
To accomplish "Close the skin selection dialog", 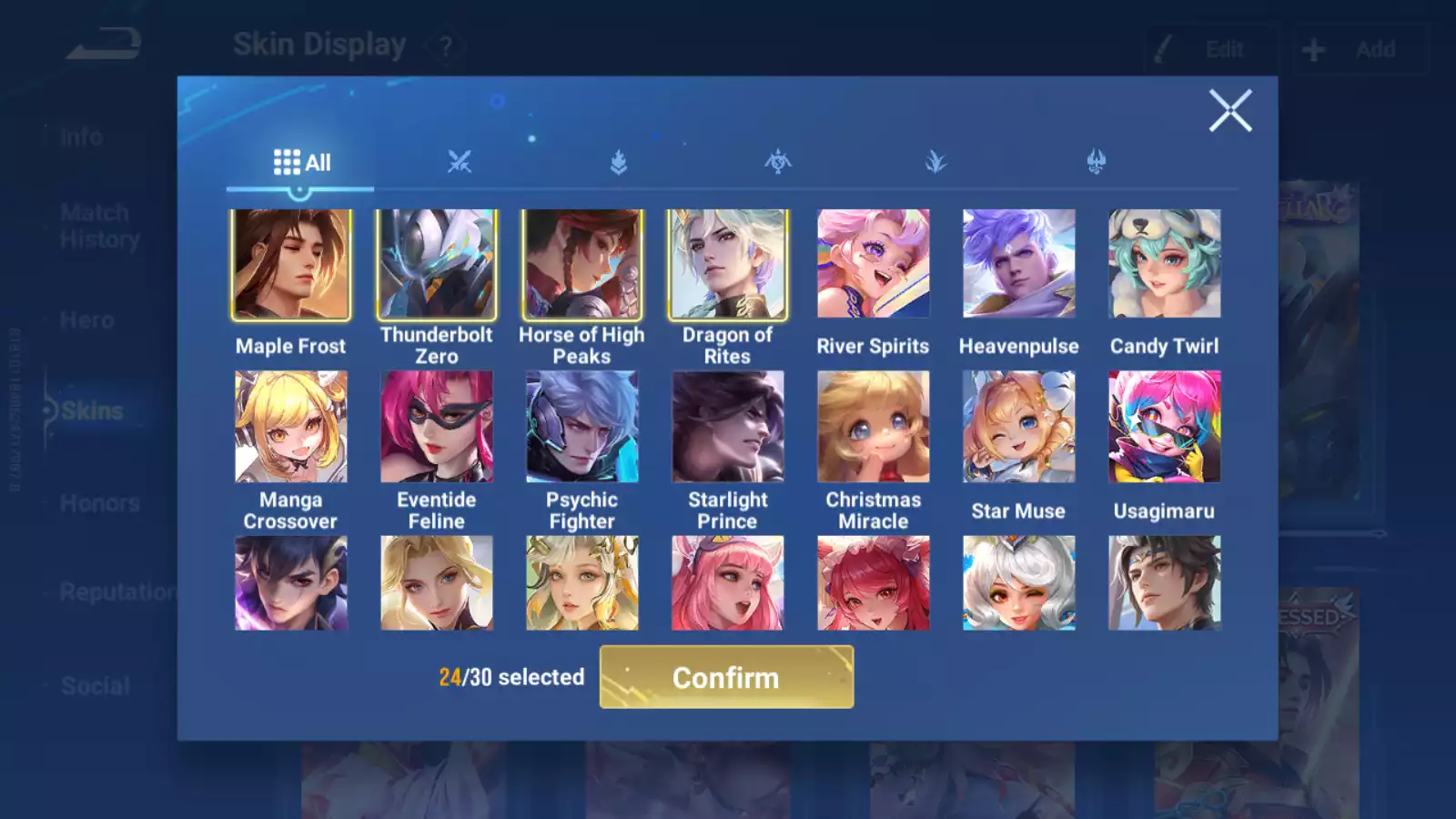I will (x=1229, y=111).
